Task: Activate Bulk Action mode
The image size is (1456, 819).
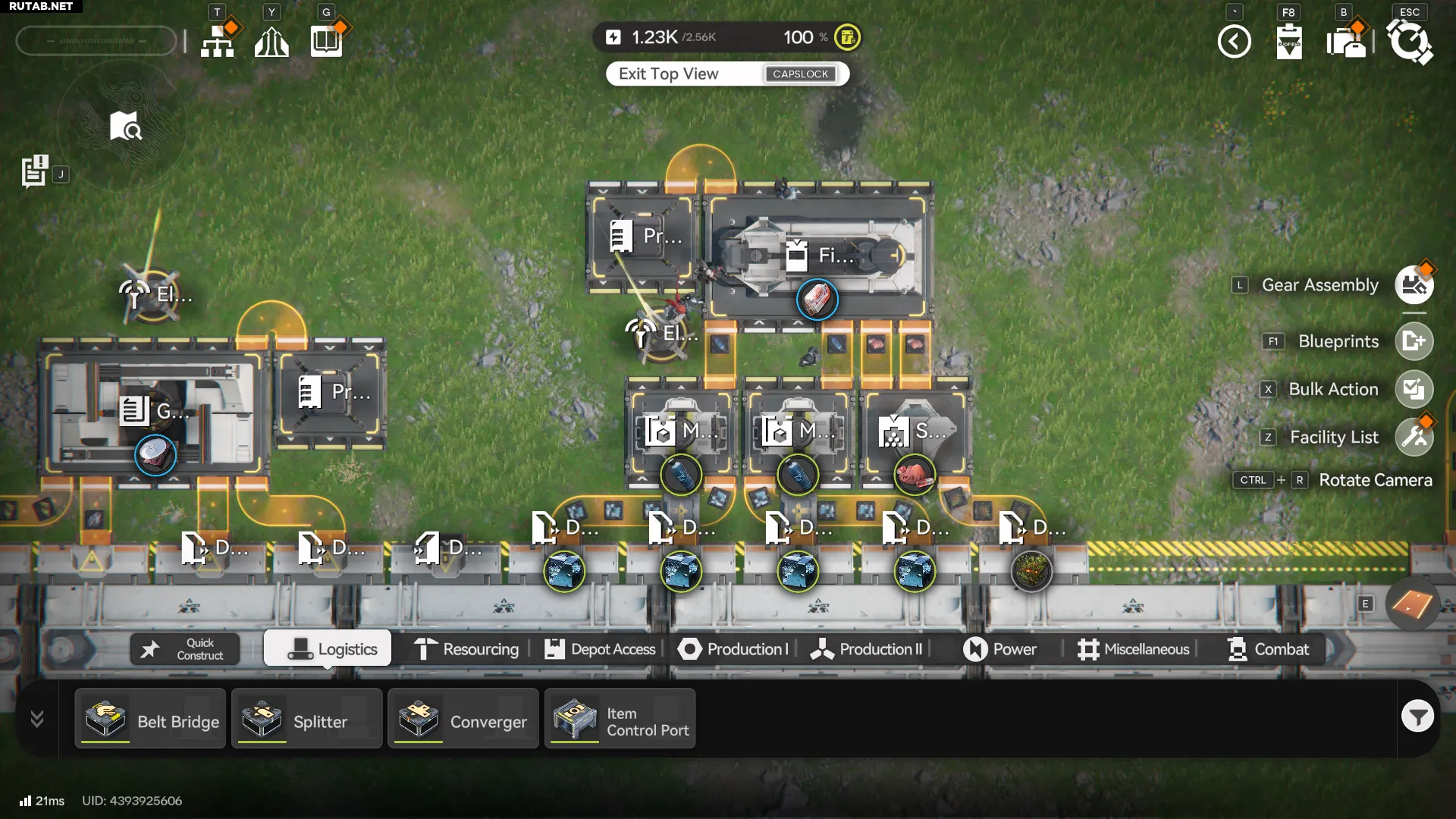Action: pos(1414,389)
